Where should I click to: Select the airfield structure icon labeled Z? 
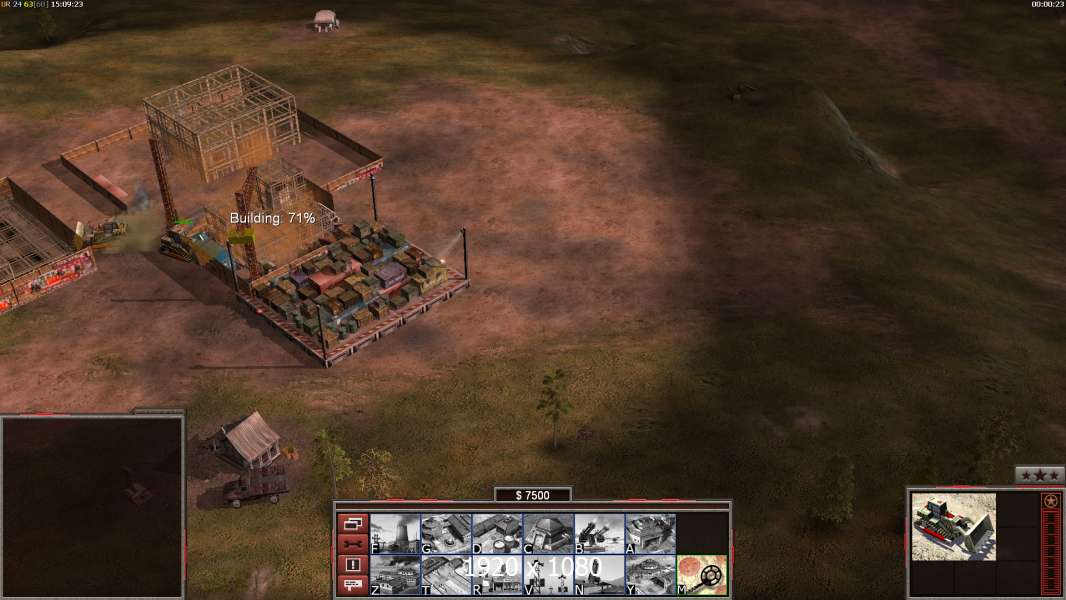395,575
